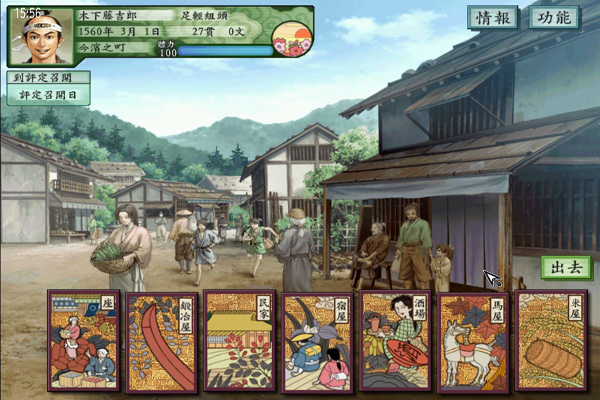
Task: Select the 米屋 rice shop card
Action: click(551, 341)
